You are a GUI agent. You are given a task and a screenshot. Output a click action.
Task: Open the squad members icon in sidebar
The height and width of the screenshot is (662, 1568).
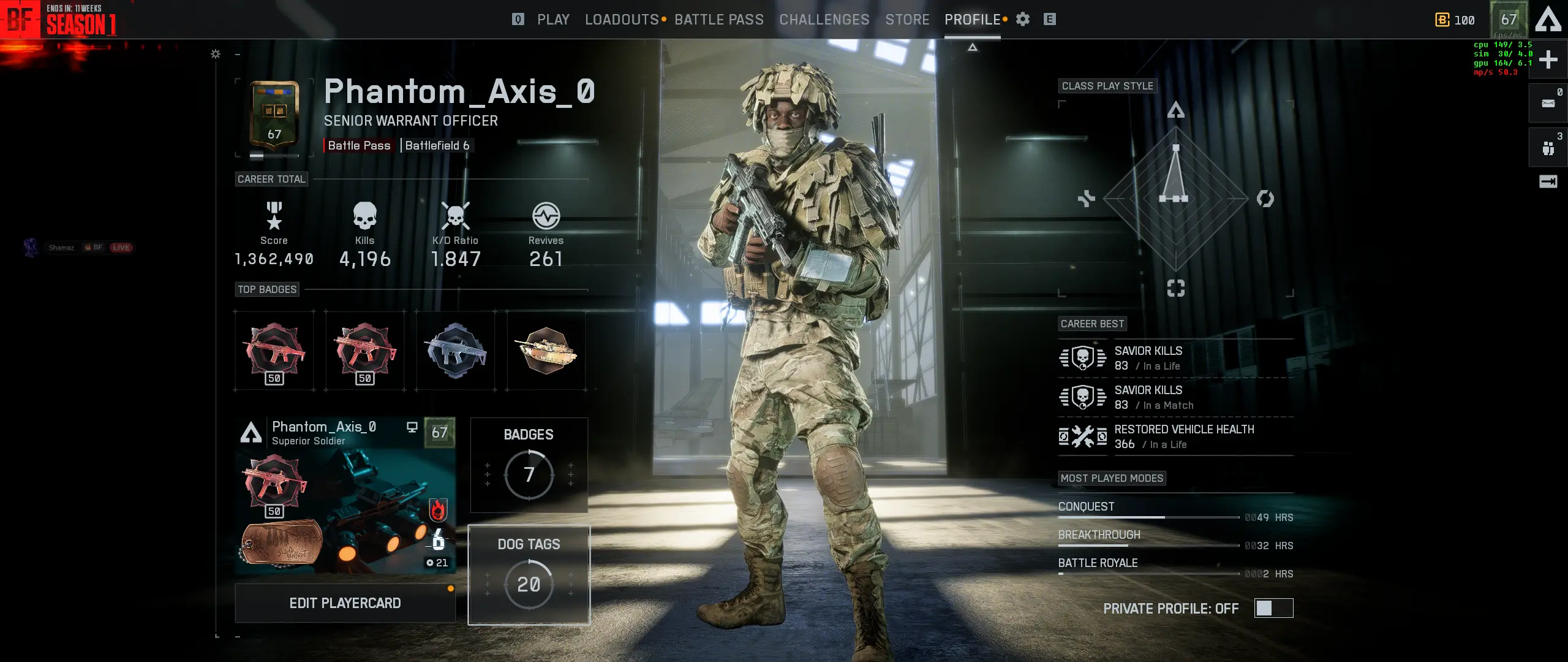click(1548, 148)
